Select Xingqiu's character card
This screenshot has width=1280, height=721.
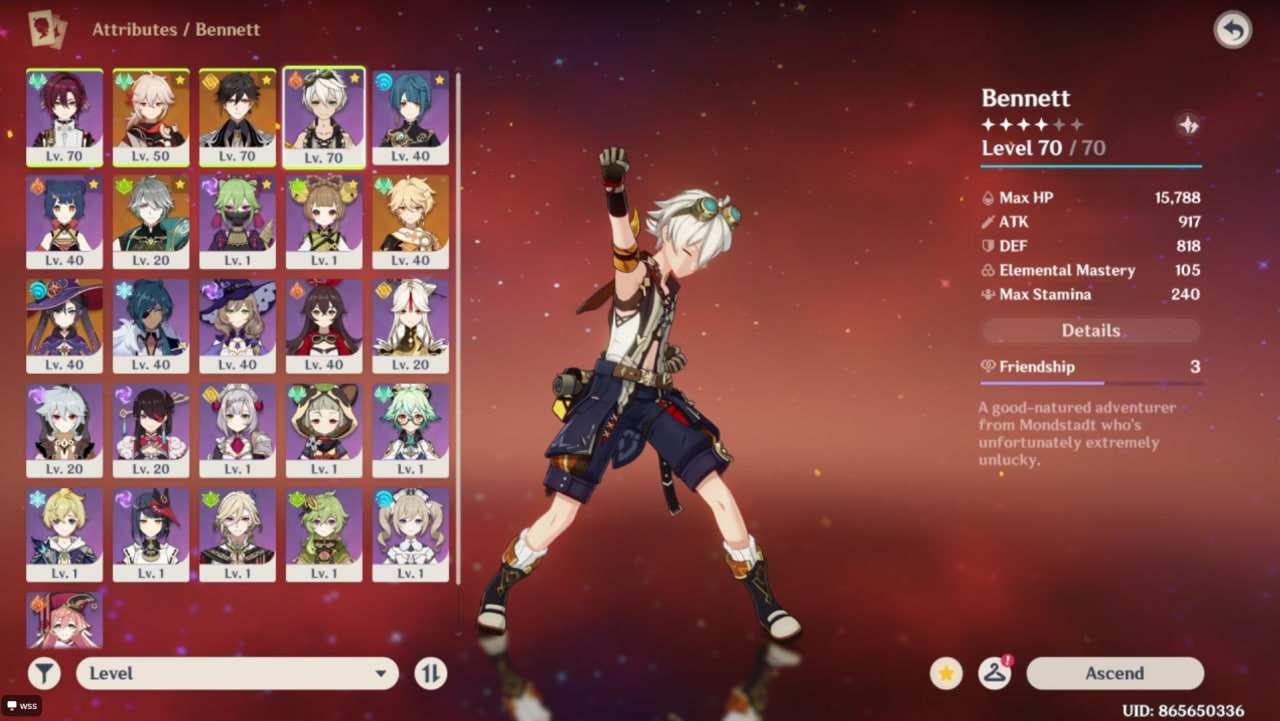click(410, 116)
